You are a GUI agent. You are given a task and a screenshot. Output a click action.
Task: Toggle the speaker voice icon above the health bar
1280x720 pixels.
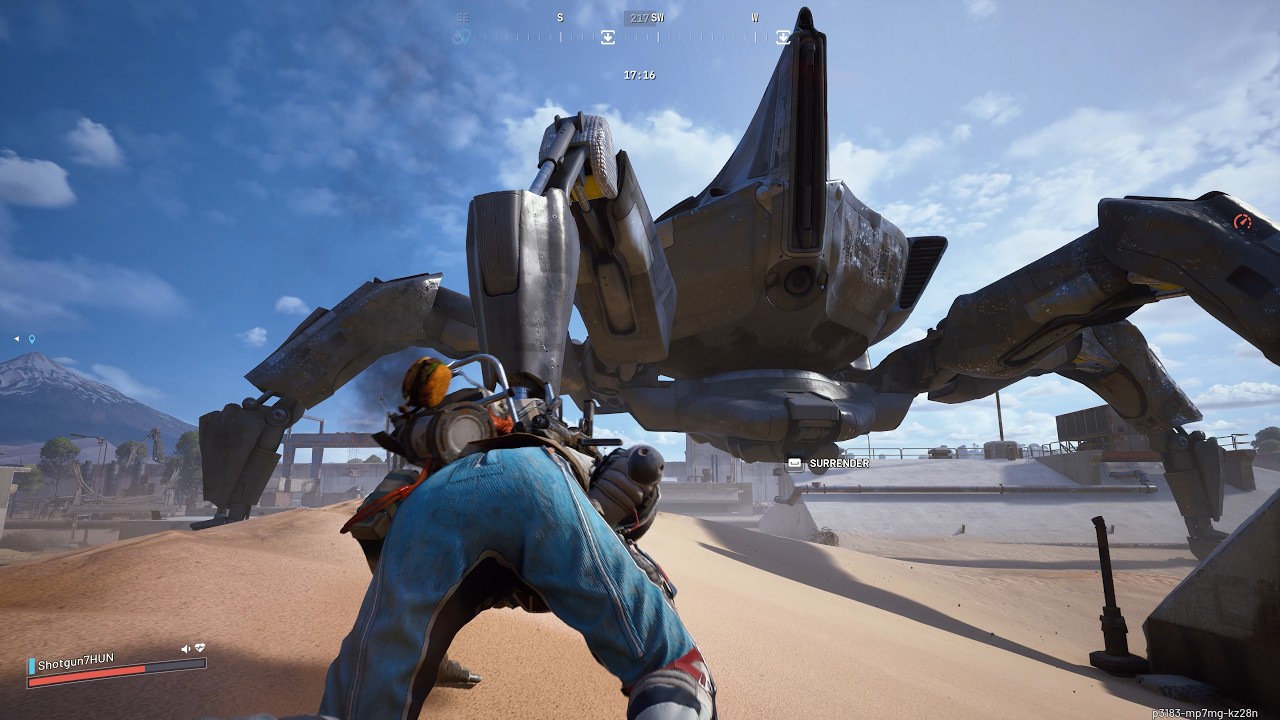[185, 649]
